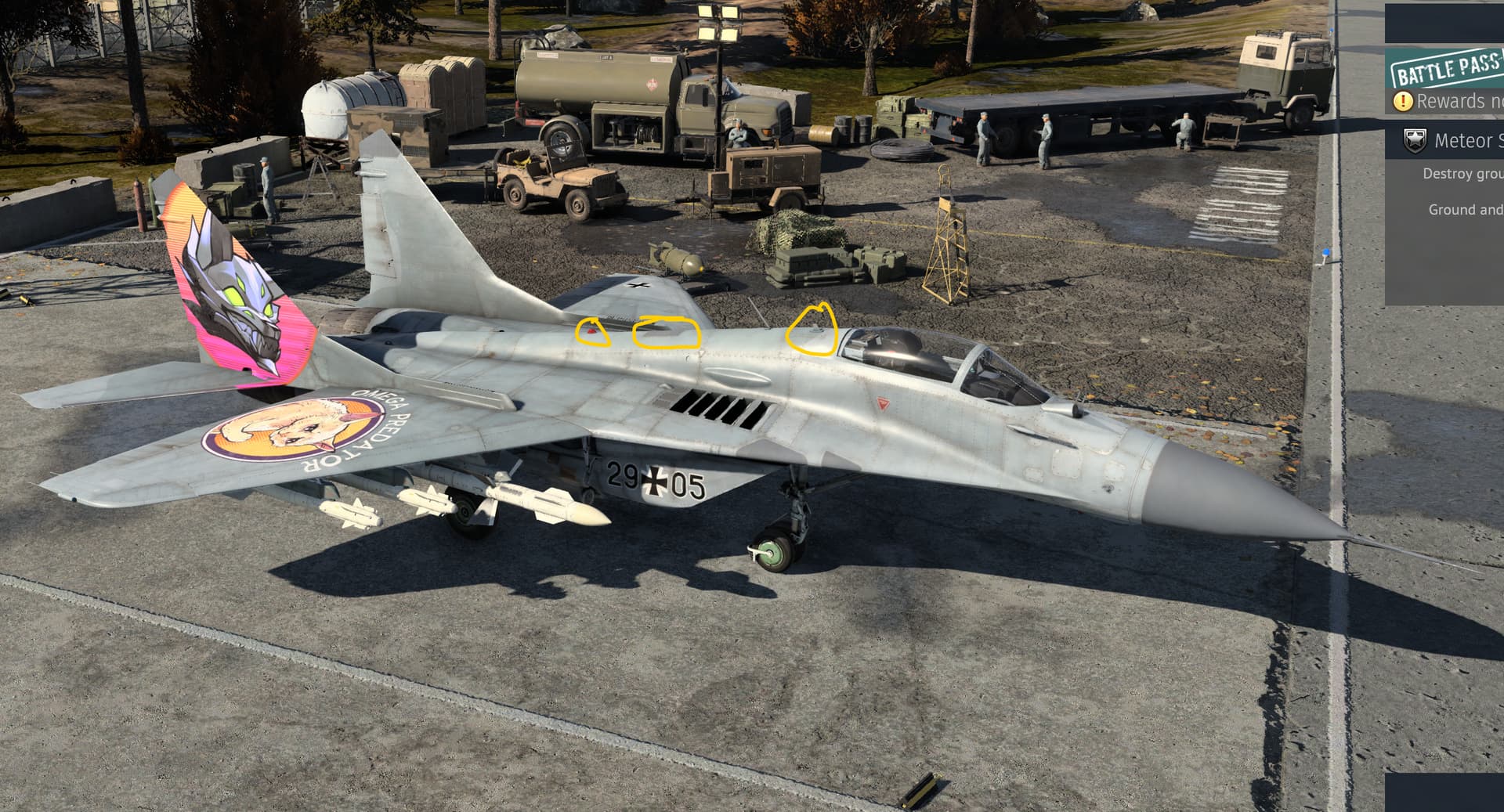Select the middle yellow-circled panel marker
This screenshot has height=812, width=1504.
coord(667,333)
